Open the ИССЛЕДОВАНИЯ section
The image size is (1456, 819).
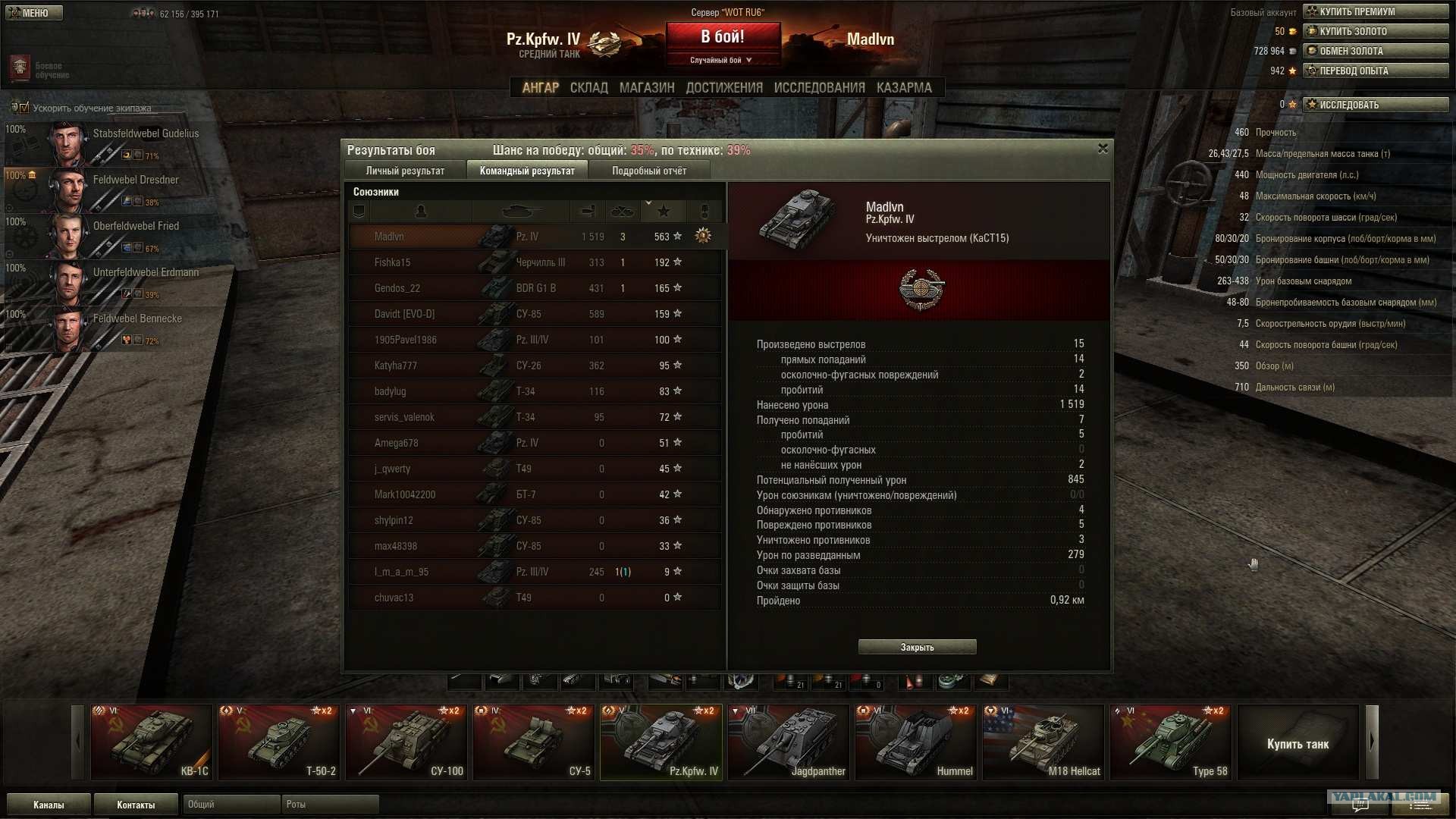[x=819, y=88]
